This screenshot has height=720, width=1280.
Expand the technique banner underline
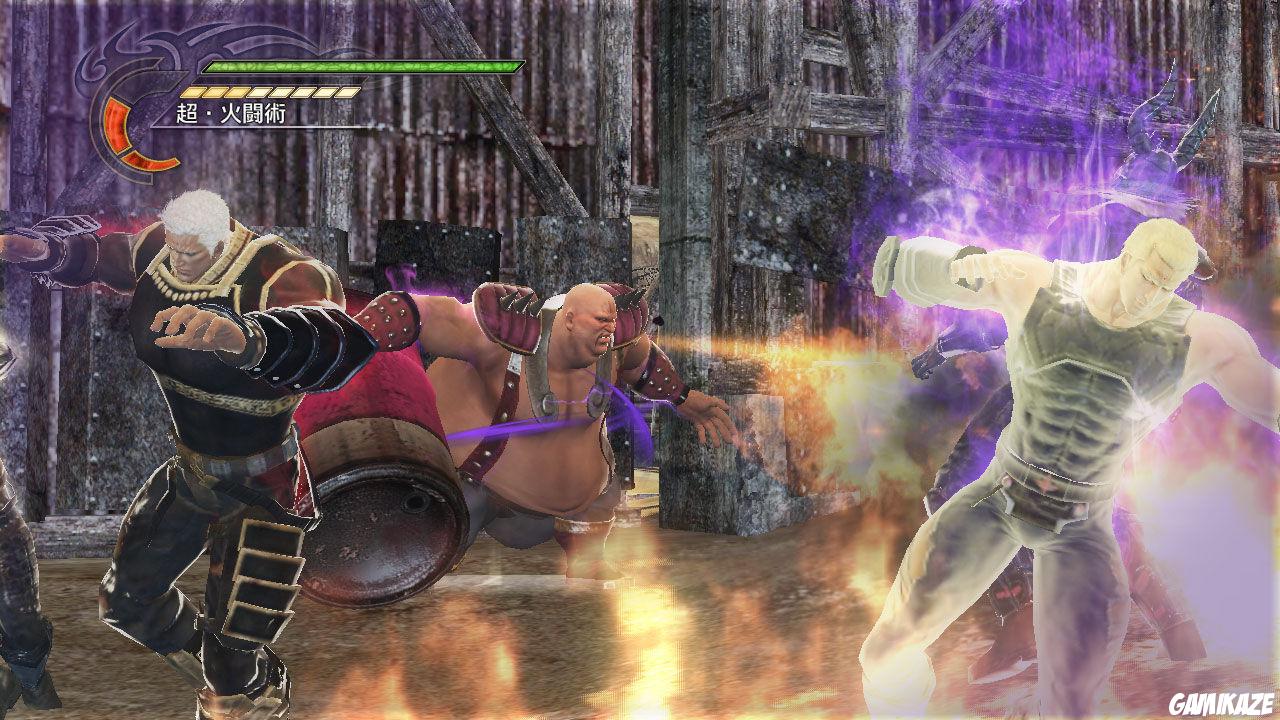pyautogui.click(x=260, y=128)
